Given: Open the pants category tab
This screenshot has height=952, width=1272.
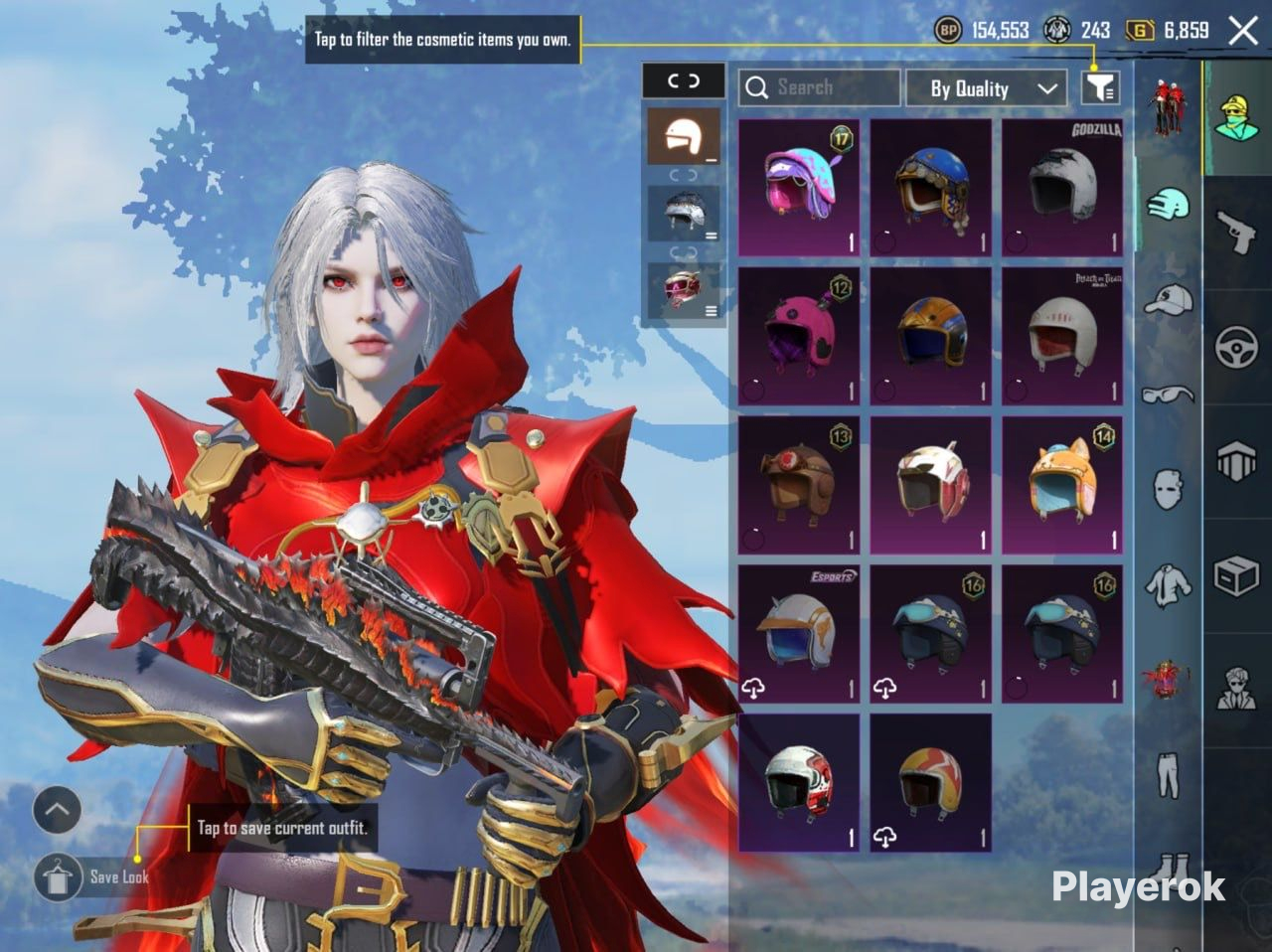Looking at the screenshot, I should point(1168,775).
